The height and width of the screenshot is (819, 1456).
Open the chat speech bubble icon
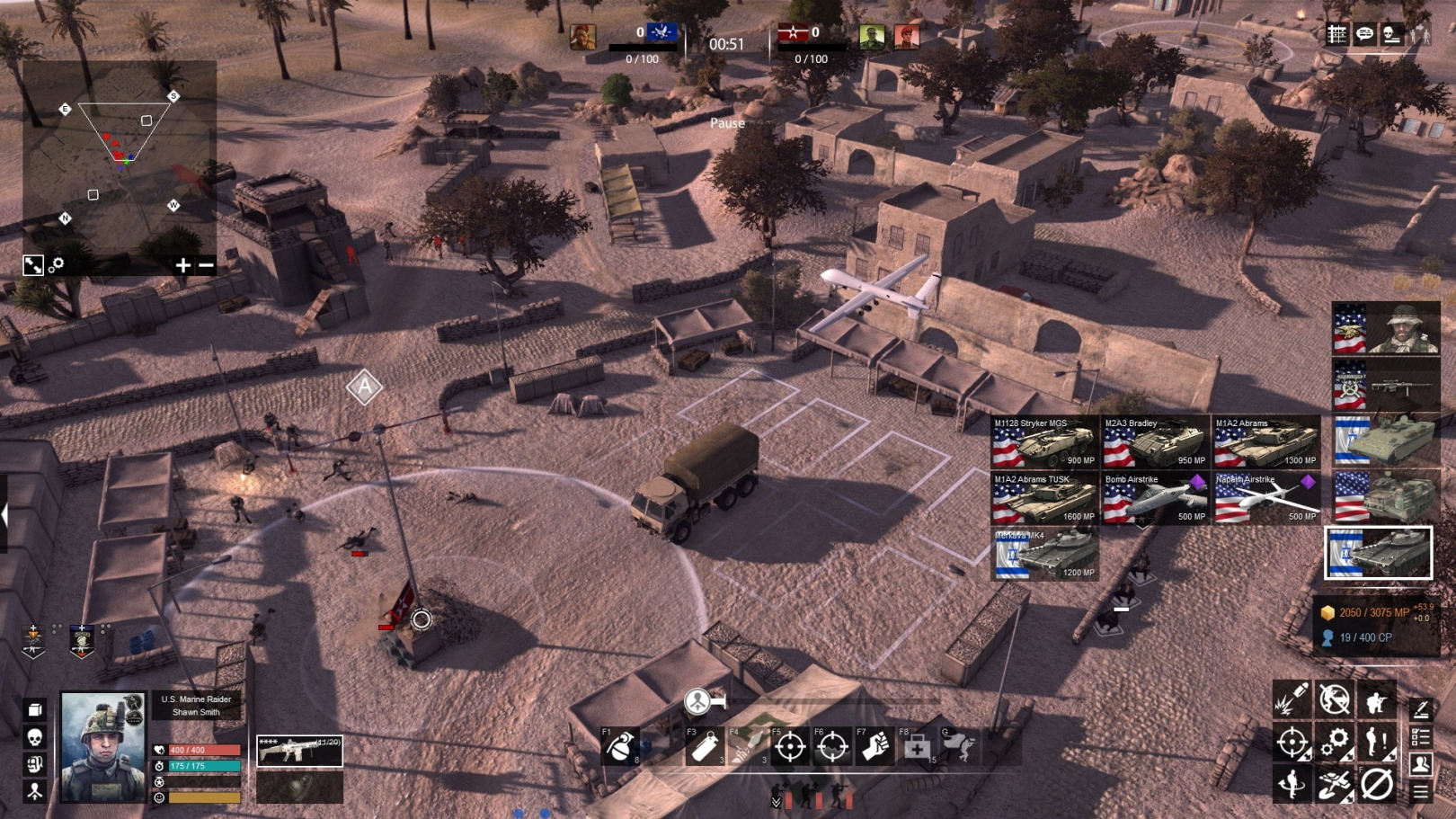coord(1364,34)
